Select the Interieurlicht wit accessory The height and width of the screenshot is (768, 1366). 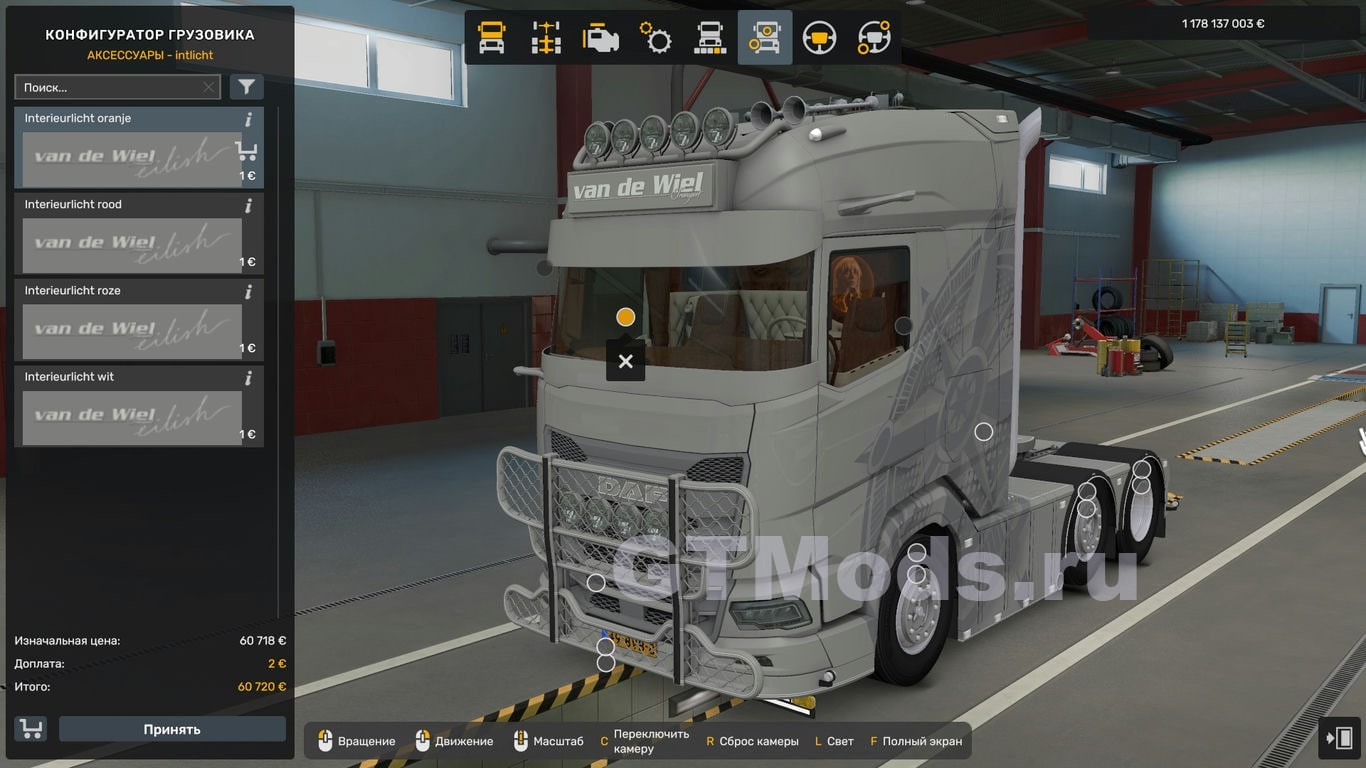pyautogui.click(x=131, y=416)
